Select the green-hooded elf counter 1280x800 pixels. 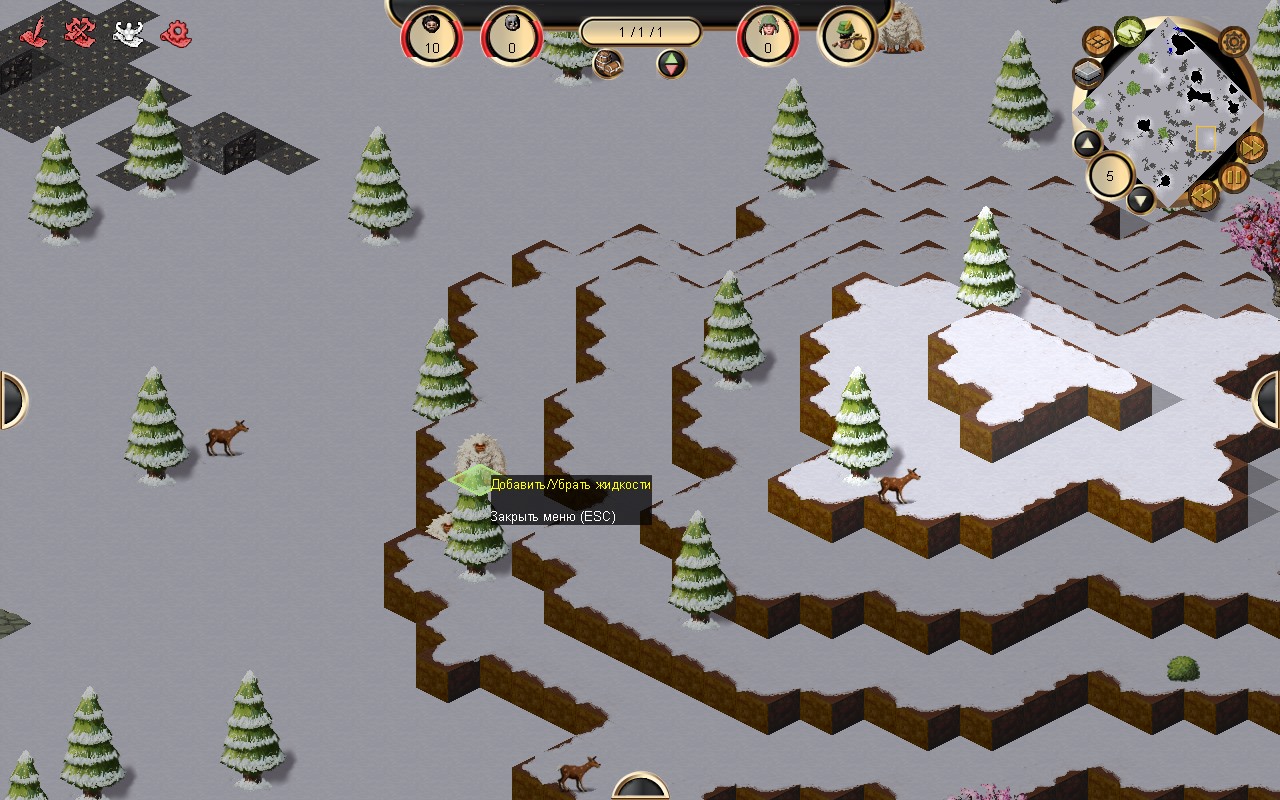768,36
